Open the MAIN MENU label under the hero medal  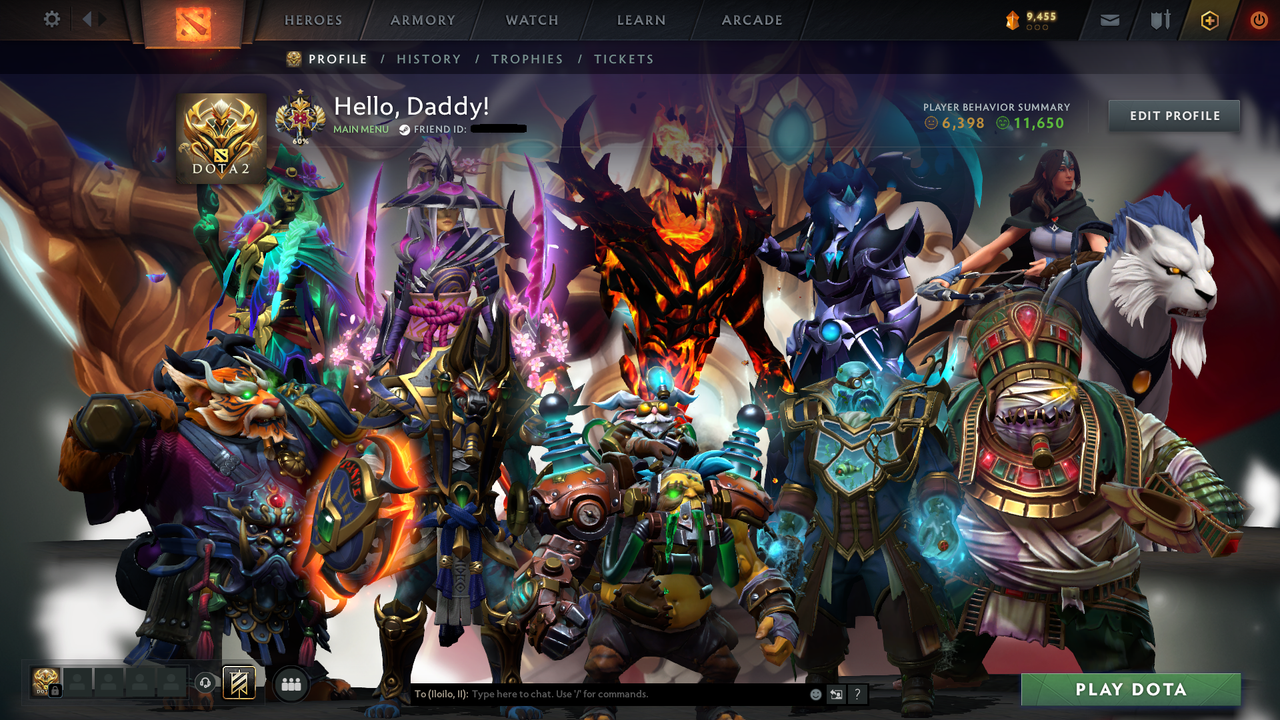pyautogui.click(x=360, y=128)
